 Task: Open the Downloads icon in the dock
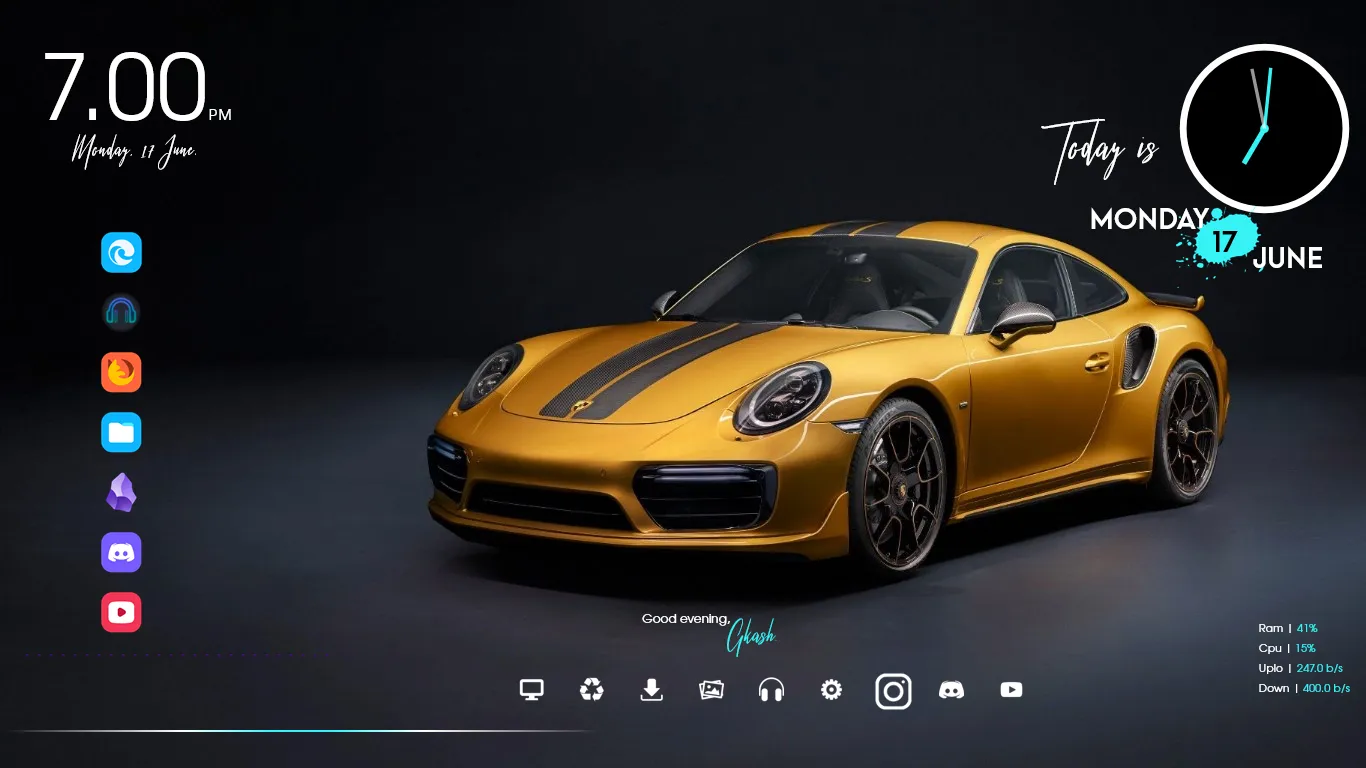coord(651,690)
